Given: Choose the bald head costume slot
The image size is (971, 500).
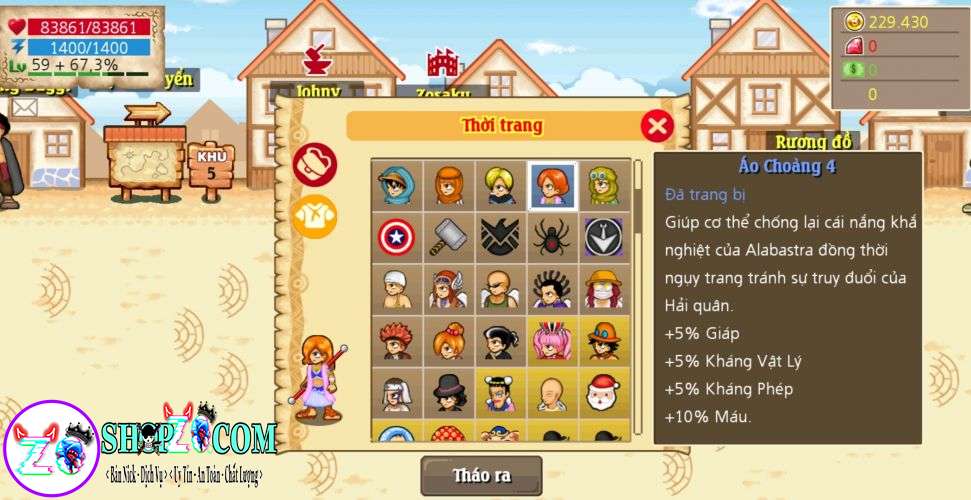Looking at the screenshot, I should pyautogui.click(x=552, y=393).
